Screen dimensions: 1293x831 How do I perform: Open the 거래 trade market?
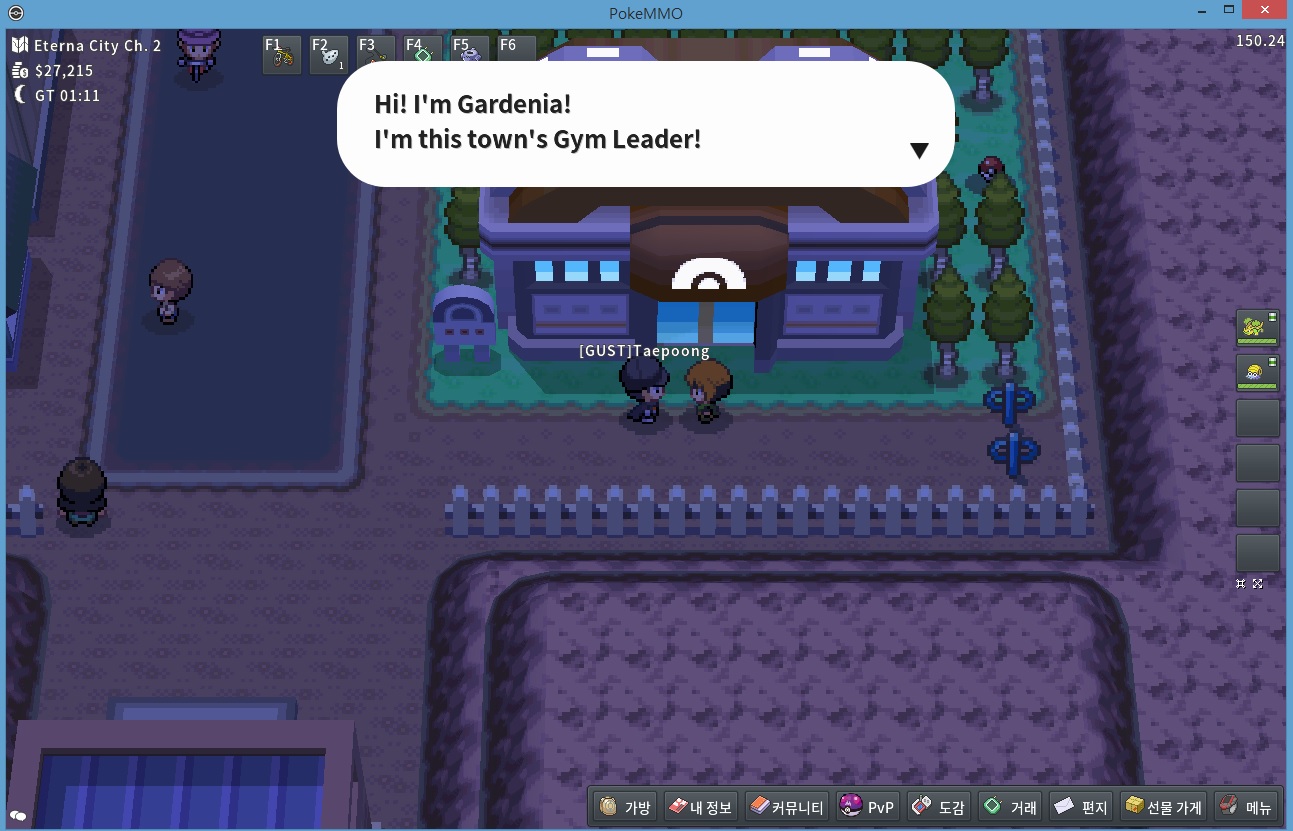coord(1010,807)
